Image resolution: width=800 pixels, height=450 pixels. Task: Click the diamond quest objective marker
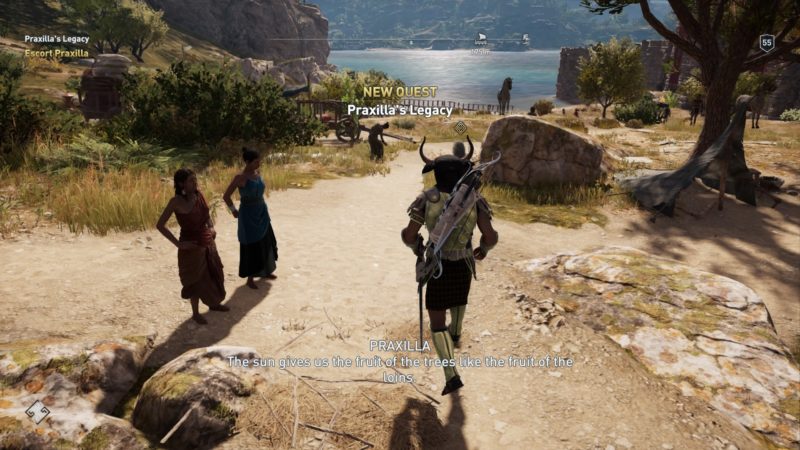460,127
